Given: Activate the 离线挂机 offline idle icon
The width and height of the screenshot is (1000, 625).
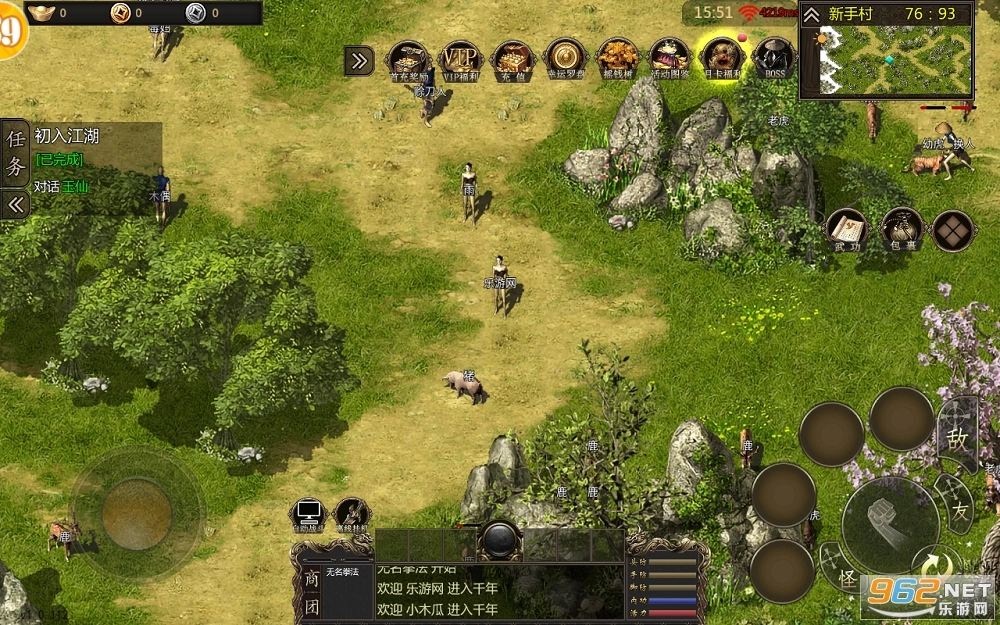Looking at the screenshot, I should click(x=351, y=515).
